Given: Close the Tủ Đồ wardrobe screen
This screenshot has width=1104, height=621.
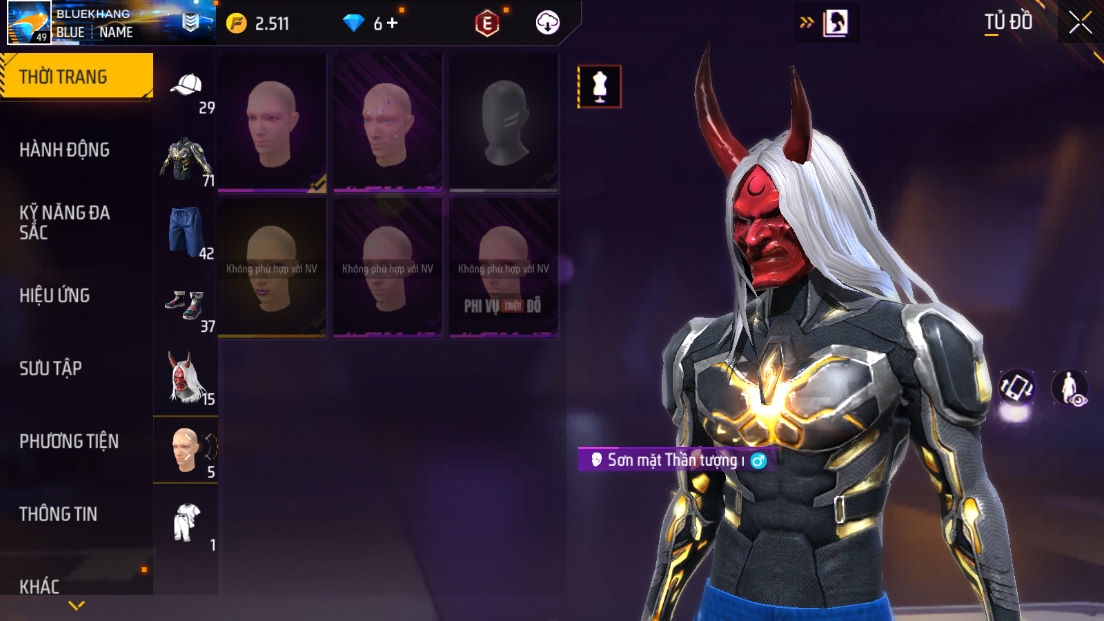Looking at the screenshot, I should pyautogui.click(x=1080, y=22).
